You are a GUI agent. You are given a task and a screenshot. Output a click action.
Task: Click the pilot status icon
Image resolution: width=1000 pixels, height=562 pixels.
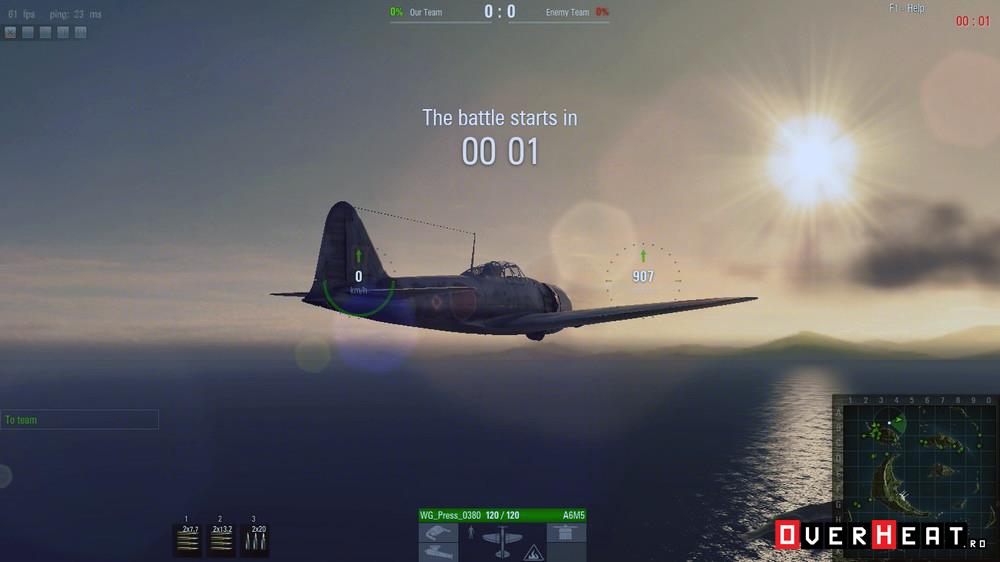[470, 531]
